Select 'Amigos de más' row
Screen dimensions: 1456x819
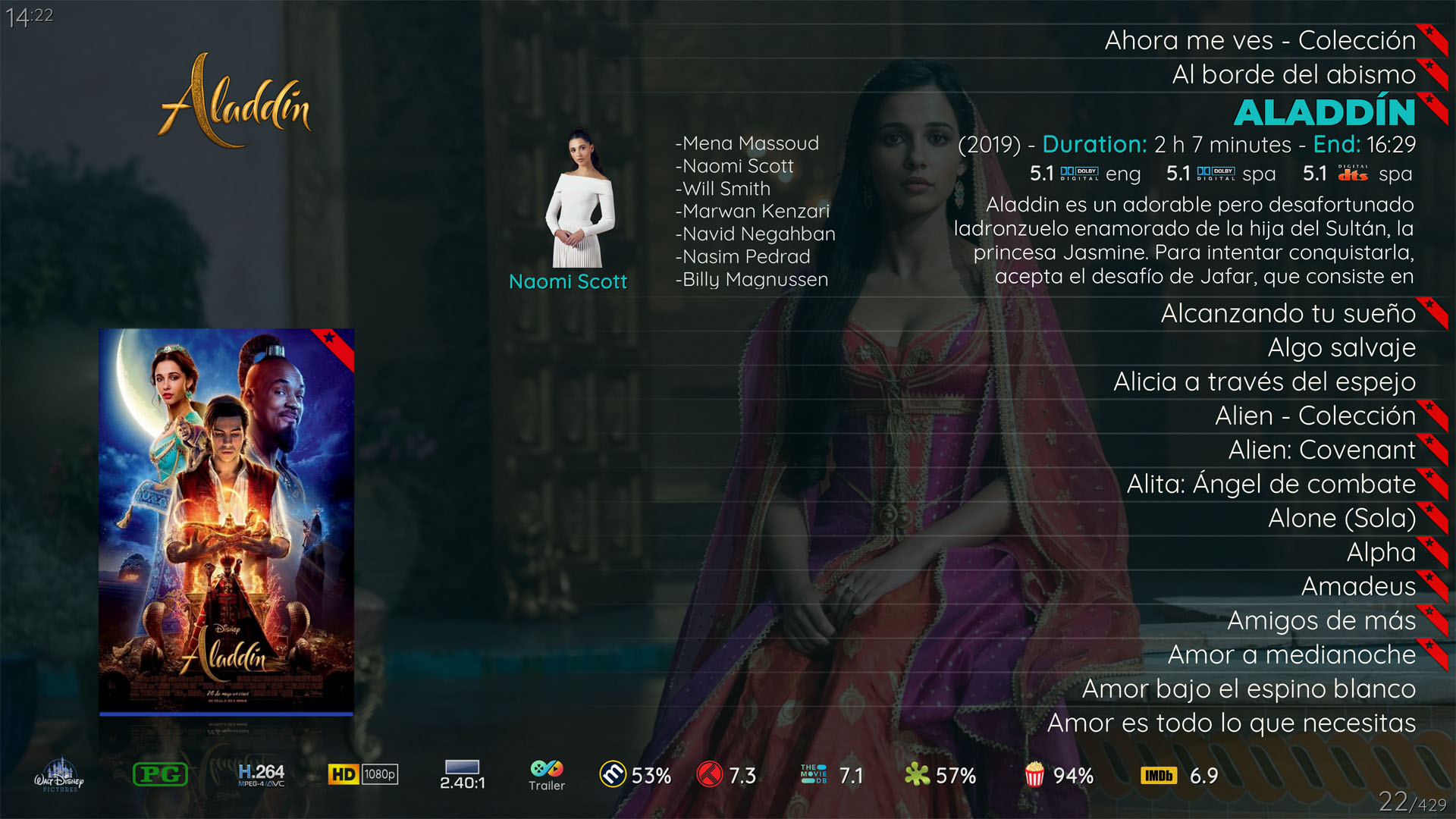tap(1321, 620)
